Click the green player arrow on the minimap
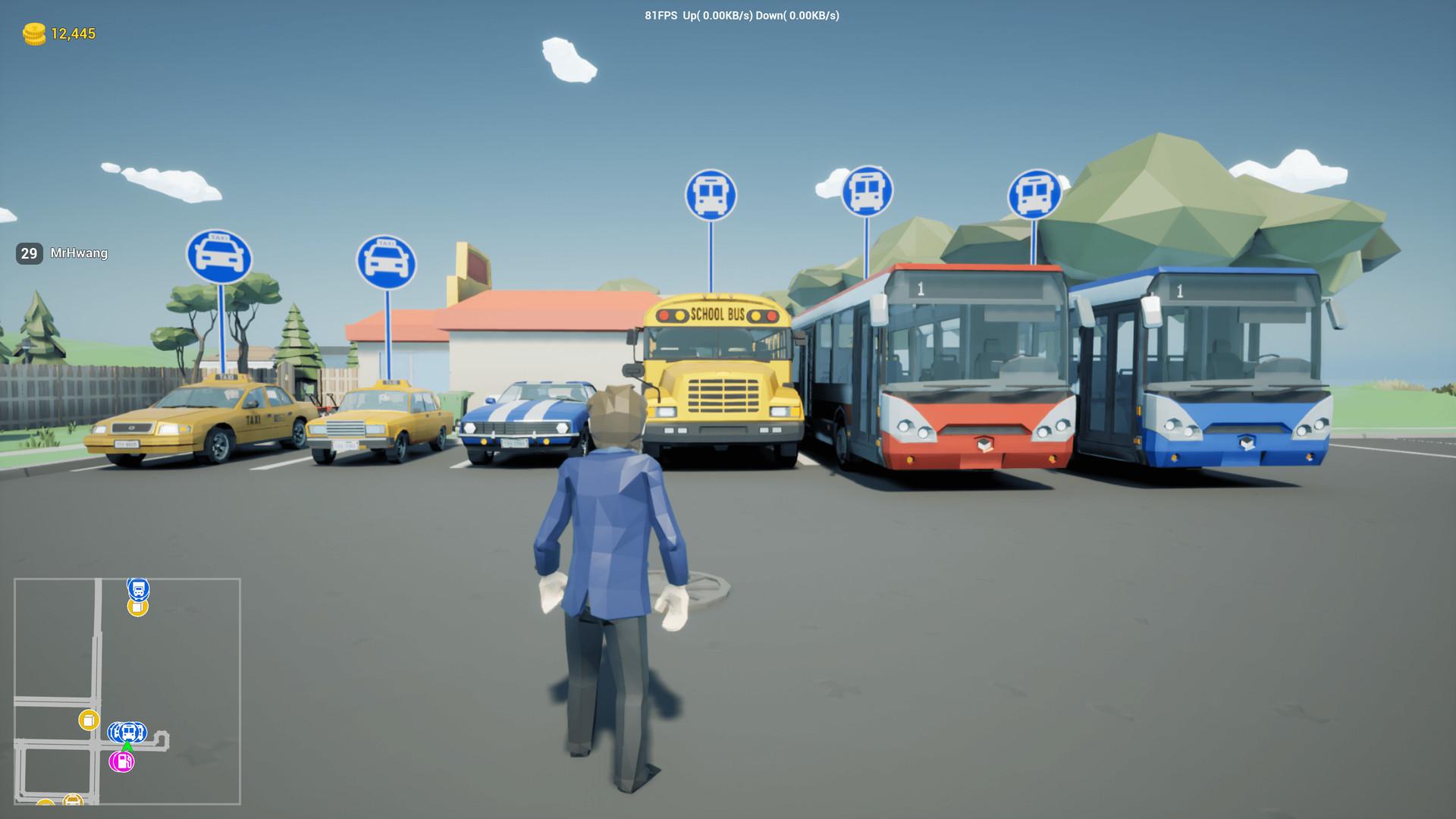The width and height of the screenshot is (1456, 819). click(127, 748)
